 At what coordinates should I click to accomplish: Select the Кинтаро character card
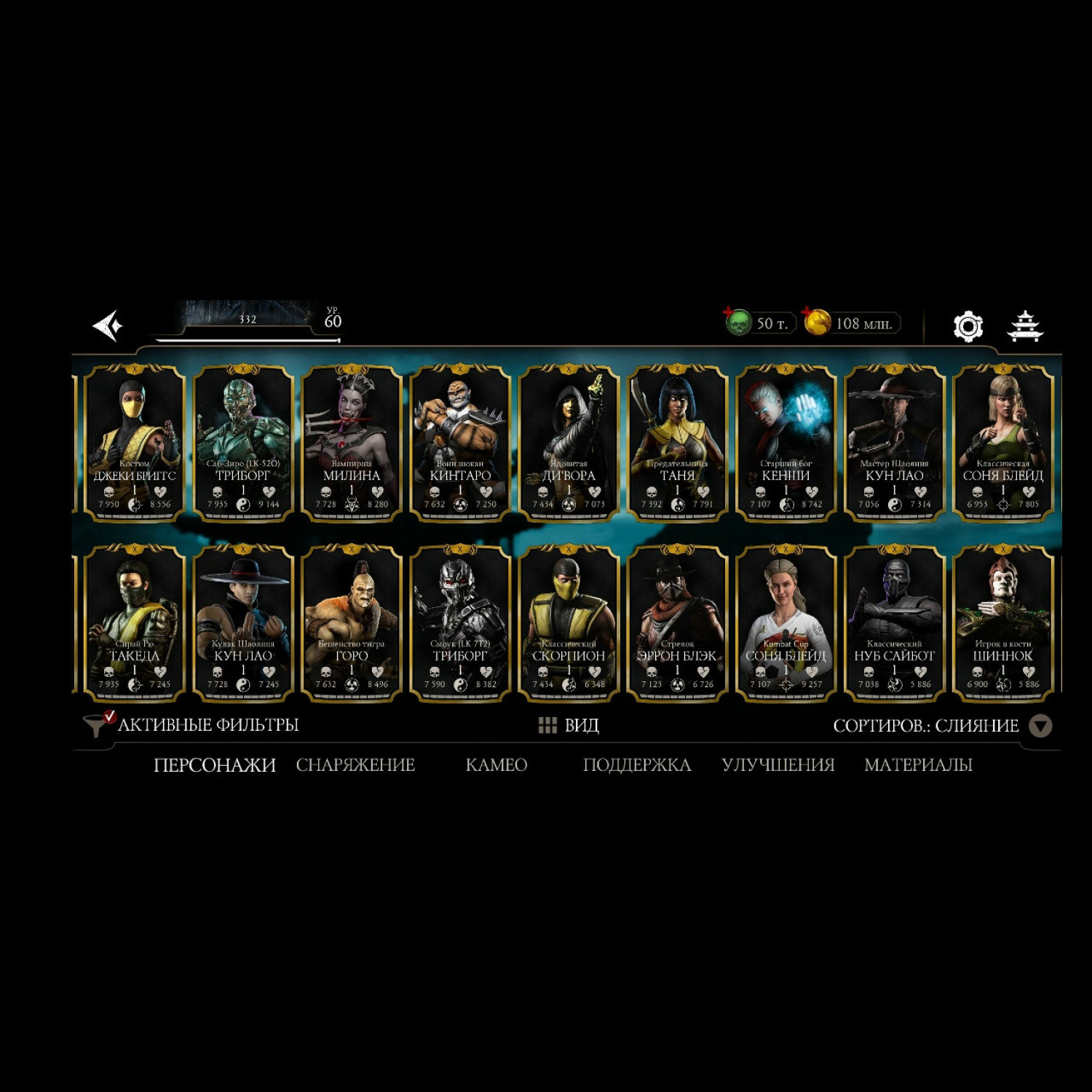point(460,444)
